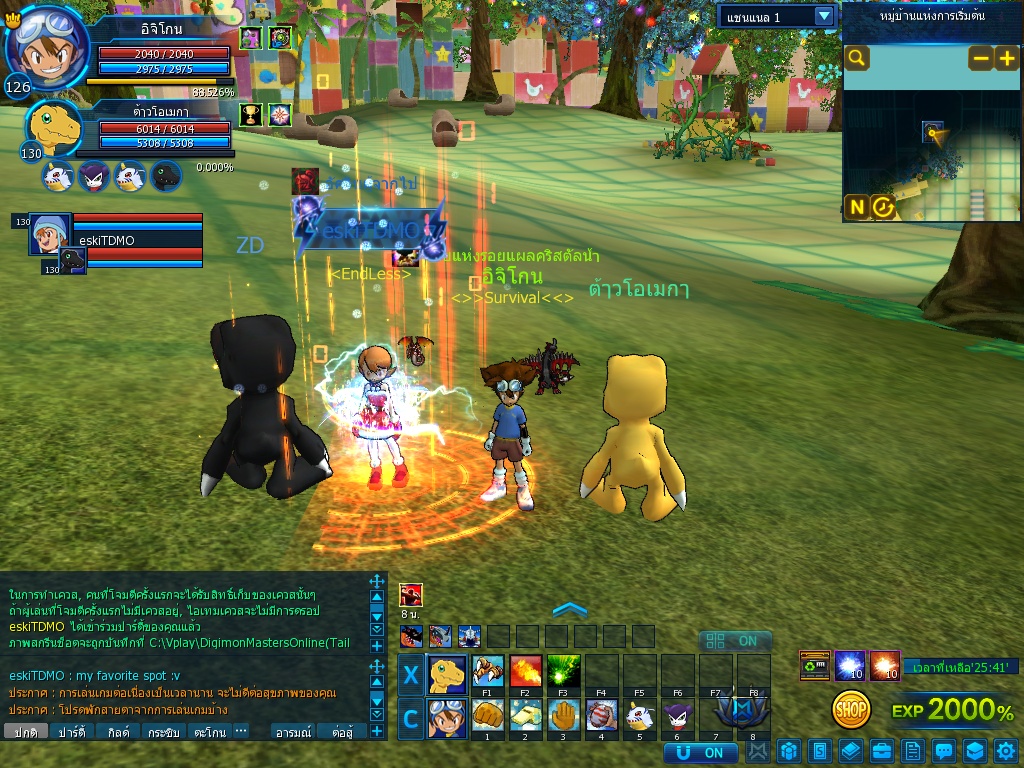Activate the F1 claw attack skill
The image size is (1024, 768).
(x=488, y=671)
